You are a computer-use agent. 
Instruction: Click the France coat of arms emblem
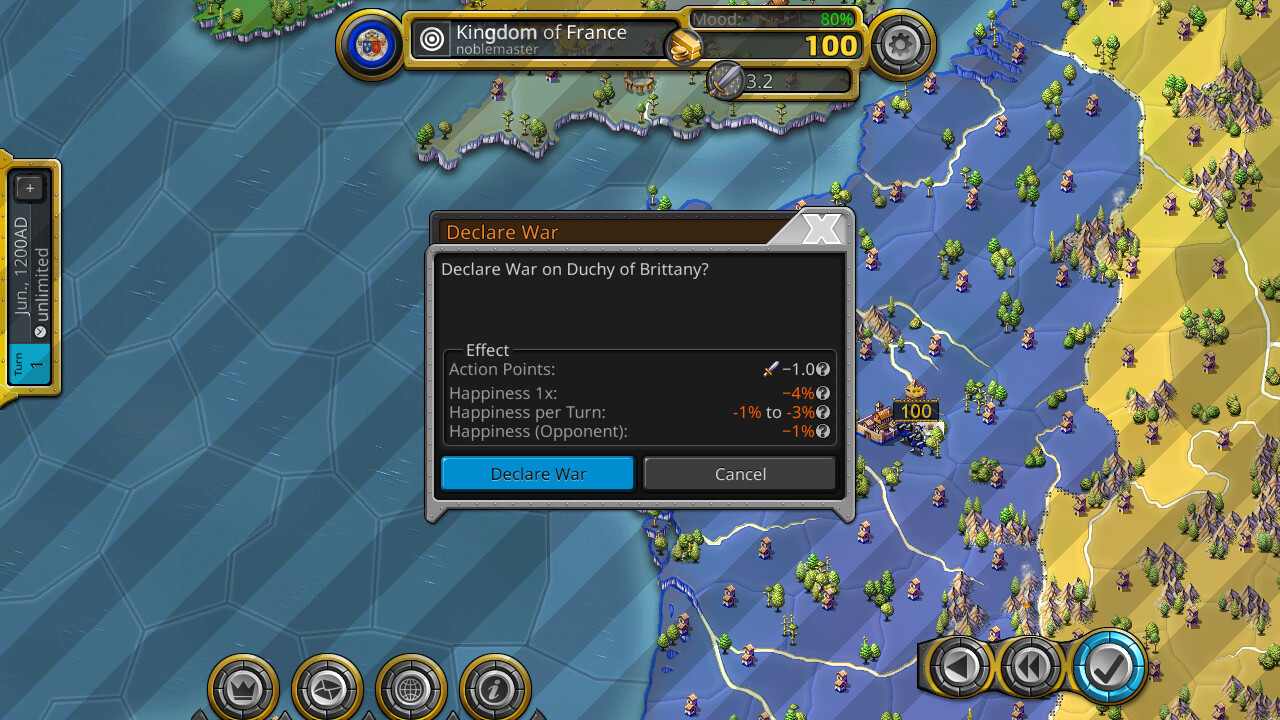371,42
